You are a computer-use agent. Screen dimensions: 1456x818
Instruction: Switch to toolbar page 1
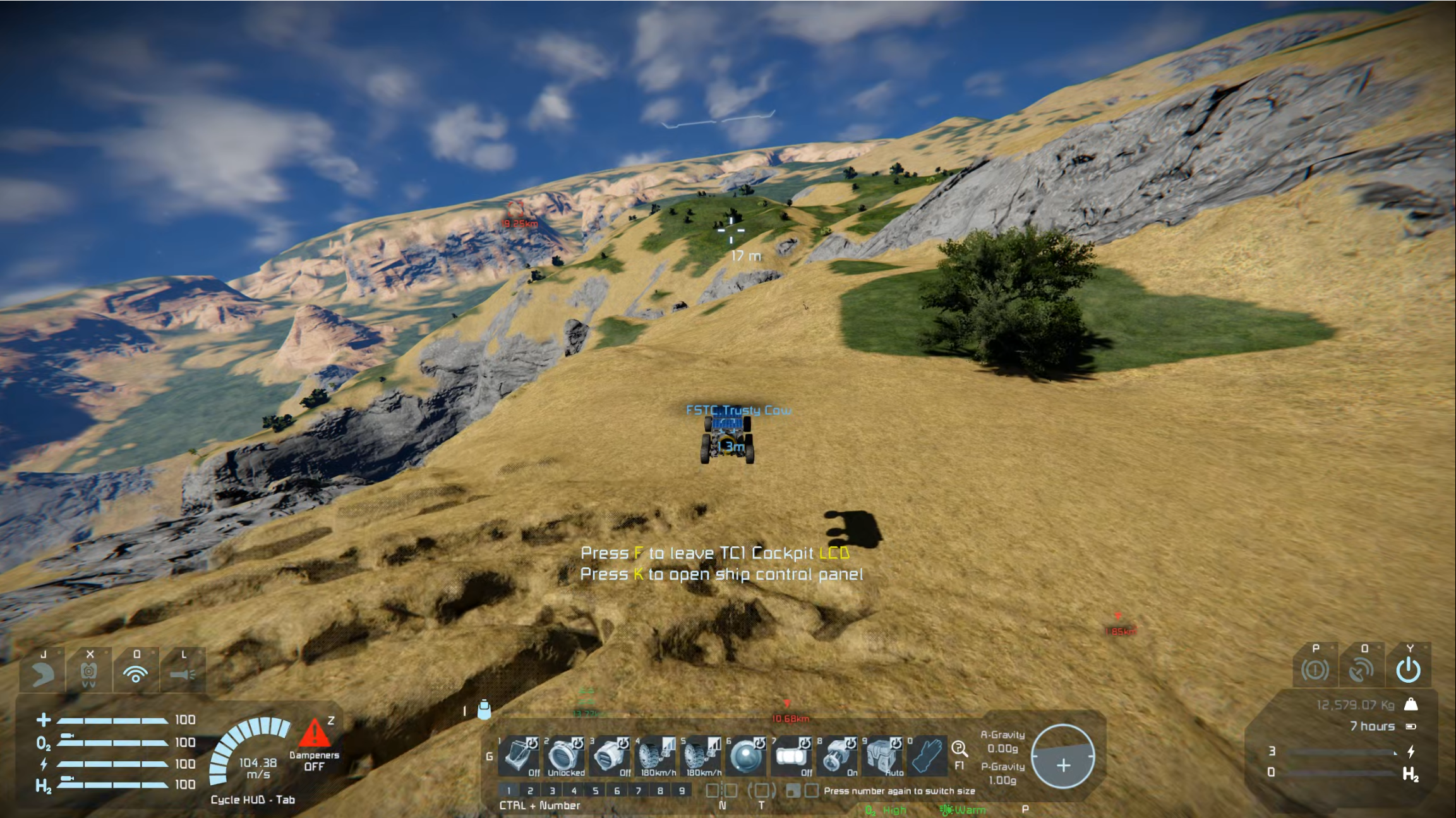[508, 790]
